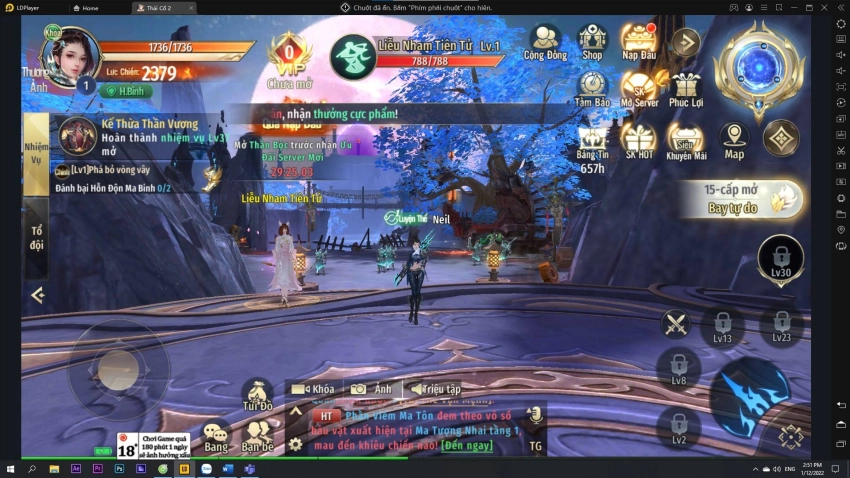Open the SK HOT events
Image resolution: width=850 pixels, height=478 pixels.
(x=639, y=140)
